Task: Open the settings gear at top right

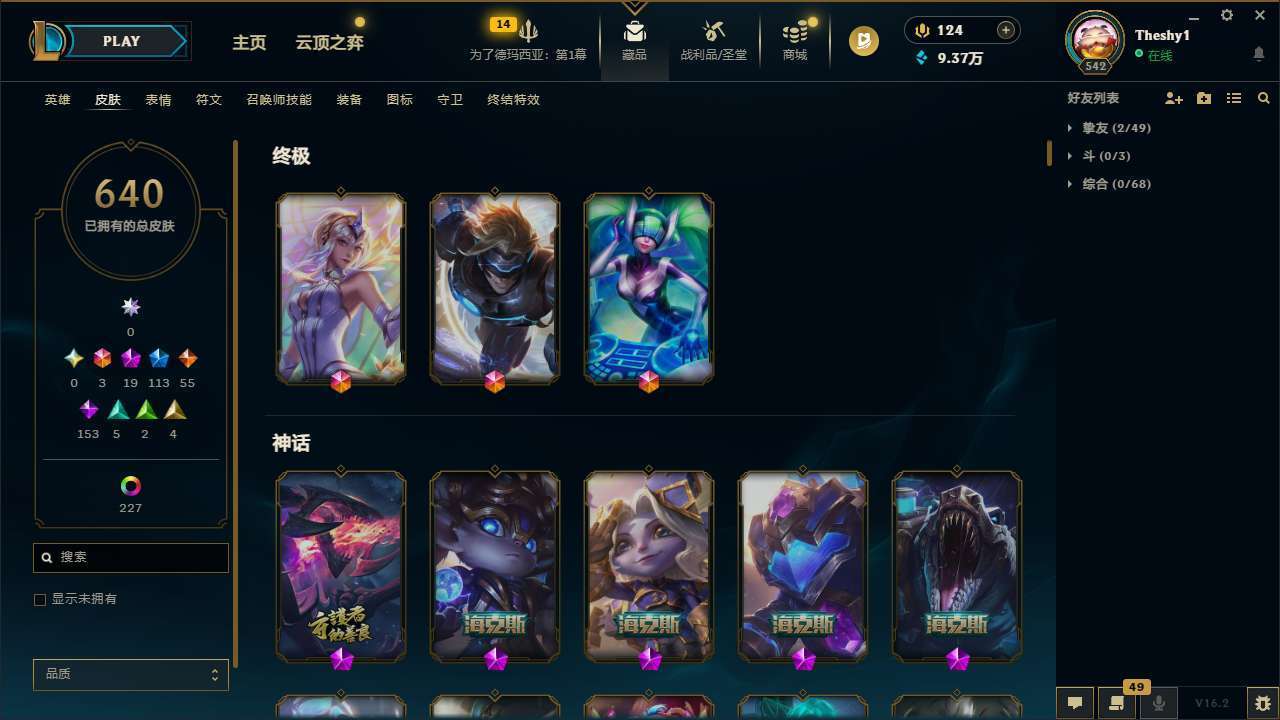Action: tap(1226, 15)
